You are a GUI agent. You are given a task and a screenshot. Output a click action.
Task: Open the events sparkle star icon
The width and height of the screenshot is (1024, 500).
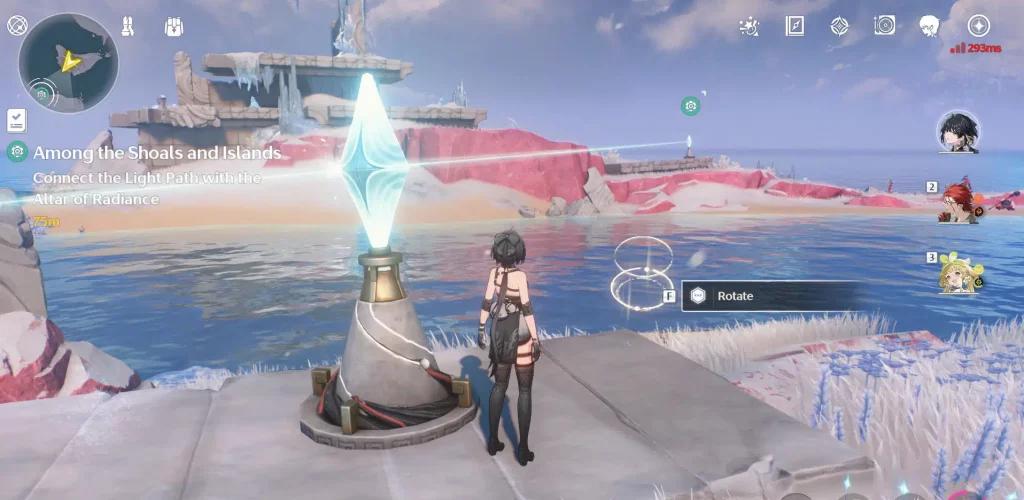748,26
